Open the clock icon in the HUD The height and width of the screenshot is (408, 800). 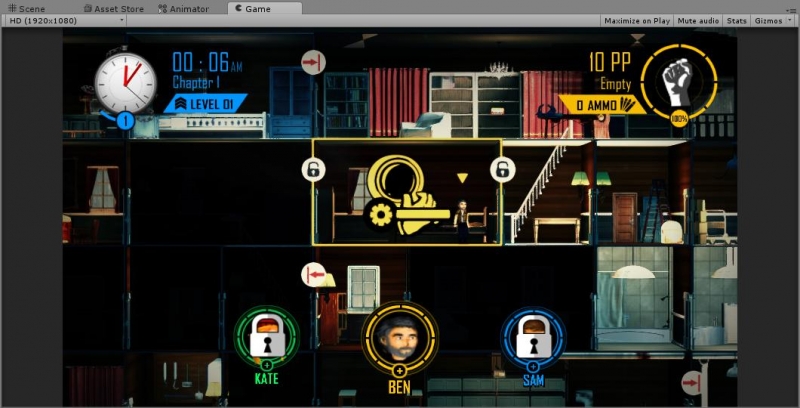click(126, 83)
